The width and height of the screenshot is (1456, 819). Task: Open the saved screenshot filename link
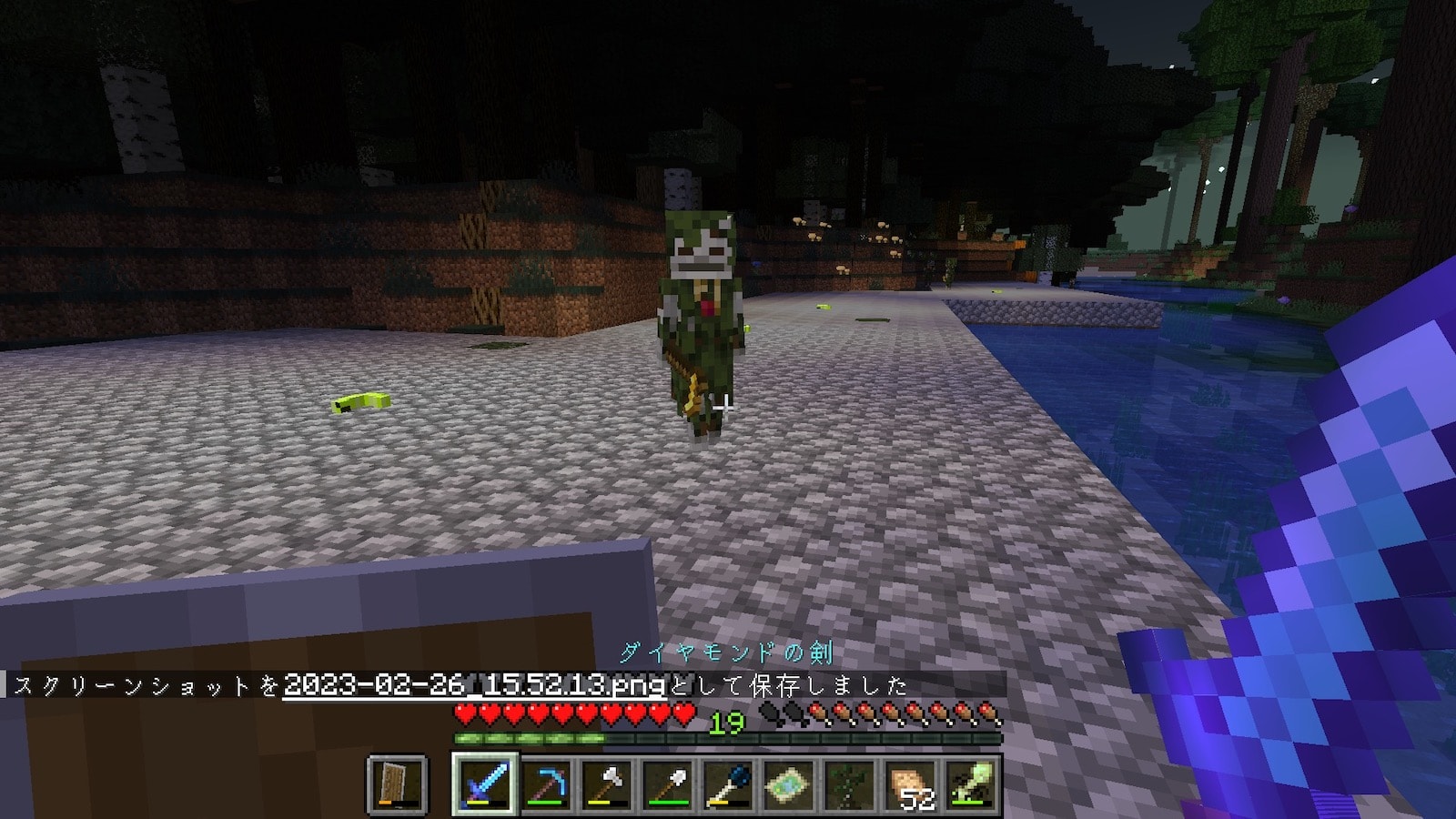click(x=474, y=684)
